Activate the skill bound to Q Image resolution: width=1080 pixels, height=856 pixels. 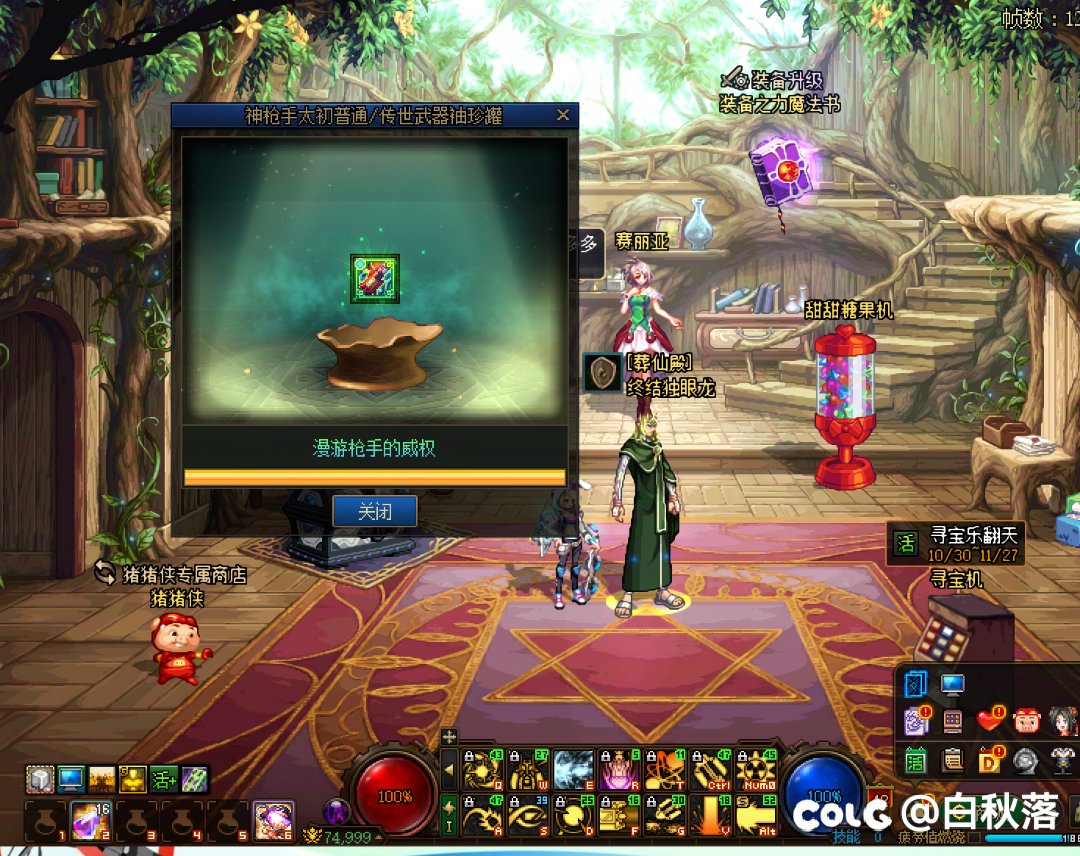click(482, 770)
